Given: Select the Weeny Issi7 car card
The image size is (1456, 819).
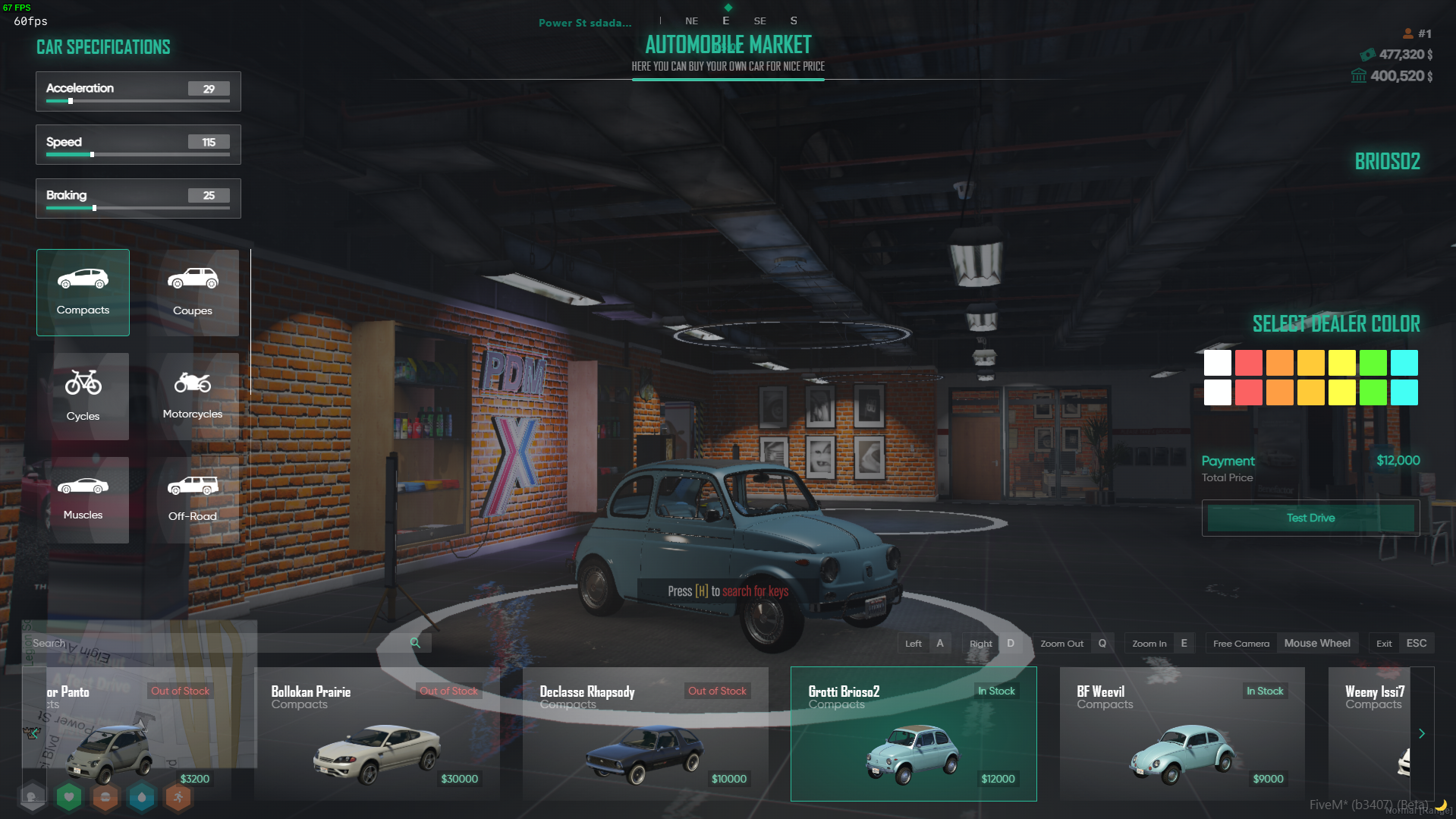Looking at the screenshot, I should (x=1373, y=734).
